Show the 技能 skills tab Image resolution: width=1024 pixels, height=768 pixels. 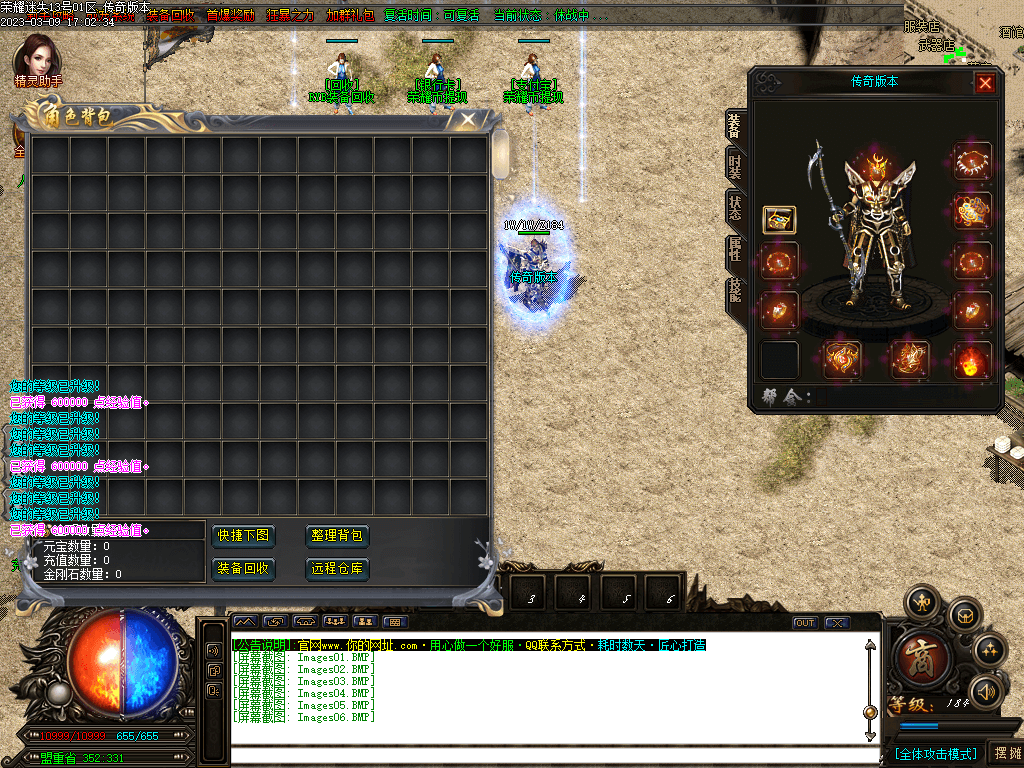coord(735,292)
